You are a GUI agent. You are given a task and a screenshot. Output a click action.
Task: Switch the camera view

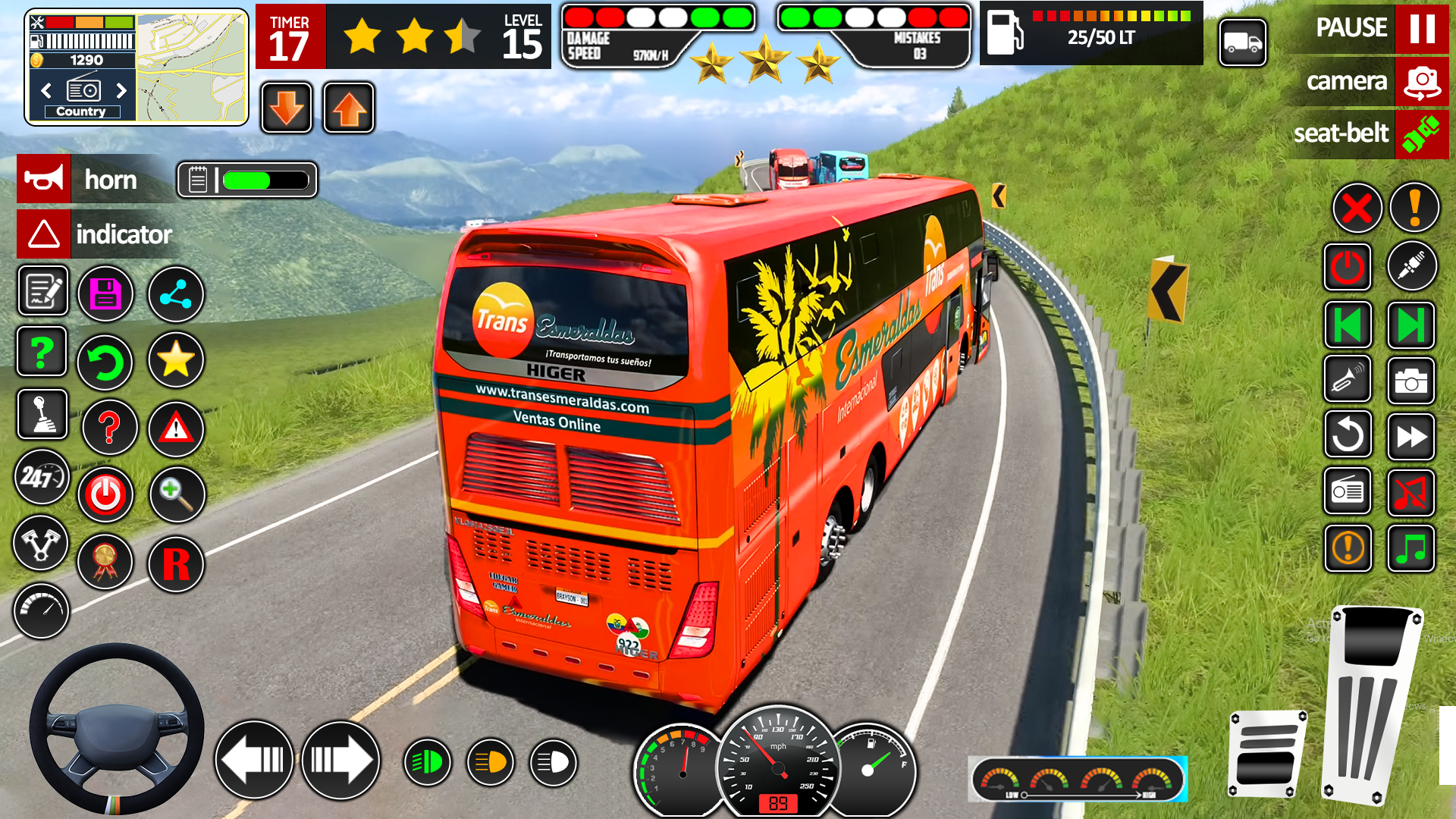point(1420,82)
